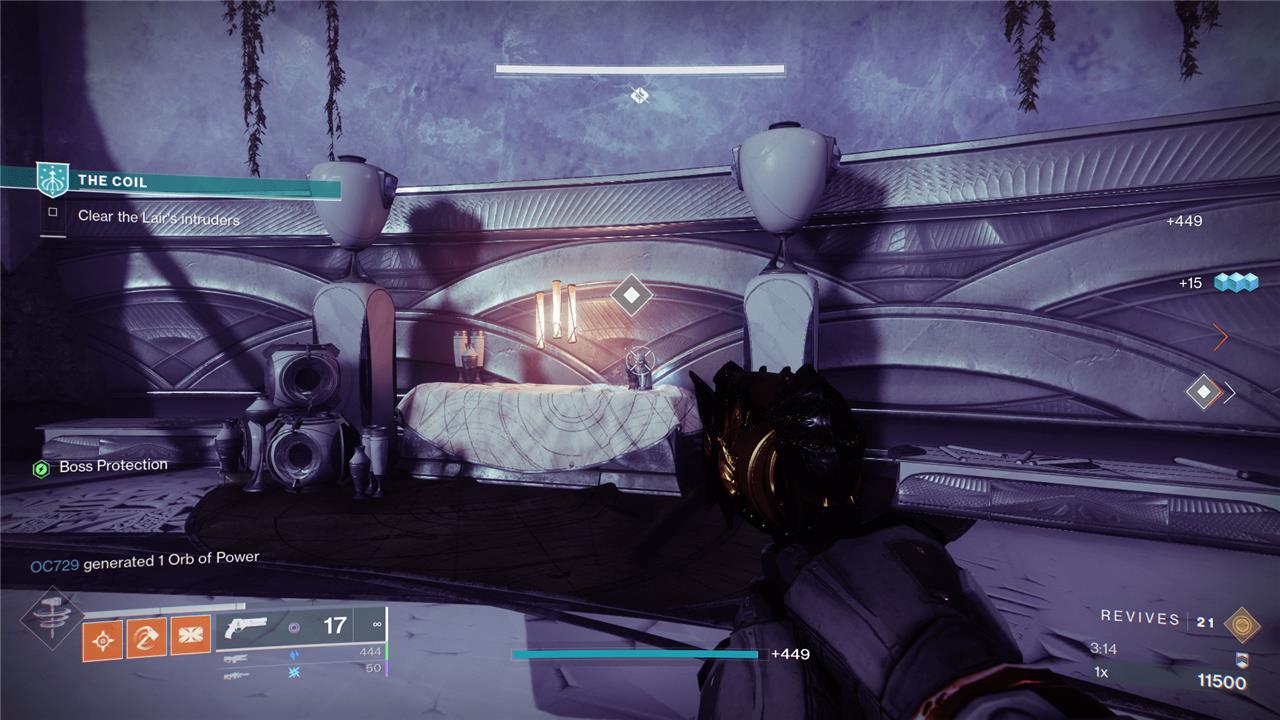This screenshot has width=1280, height=720.
Task: Toggle the Clear the Lair's Intruders objective
Action: point(53,212)
